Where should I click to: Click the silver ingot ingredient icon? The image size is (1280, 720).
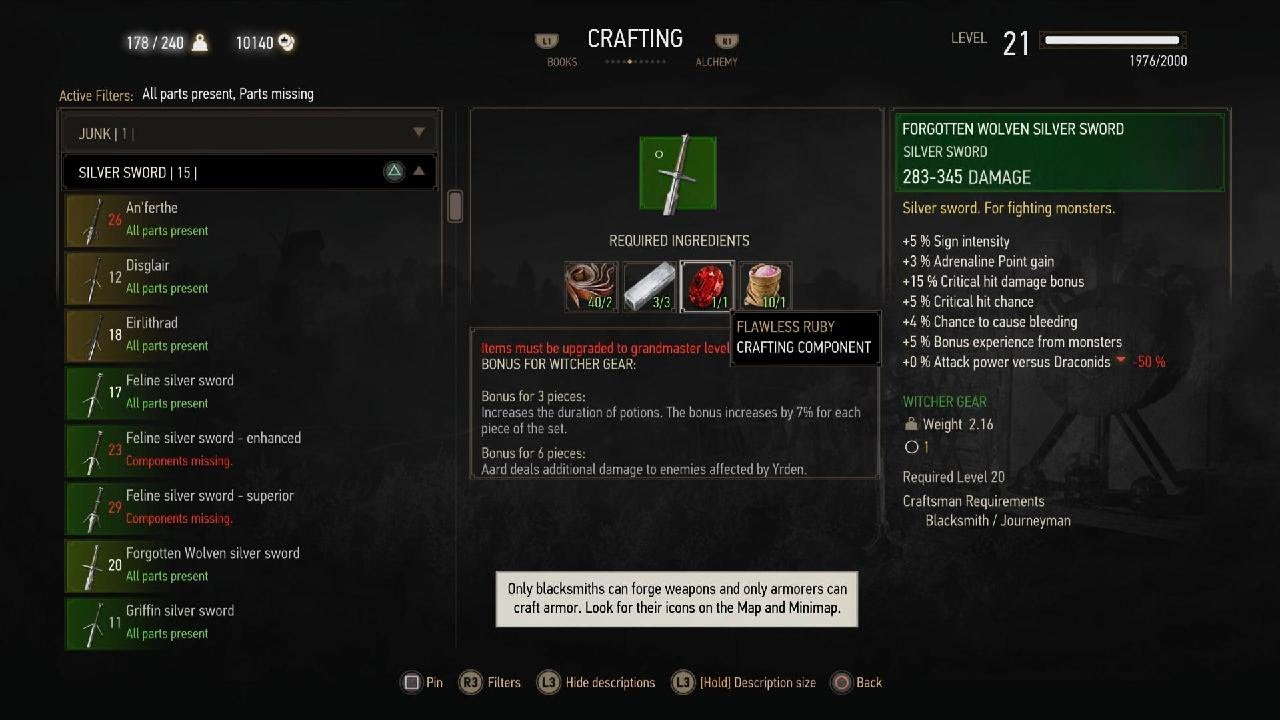[x=648, y=287]
